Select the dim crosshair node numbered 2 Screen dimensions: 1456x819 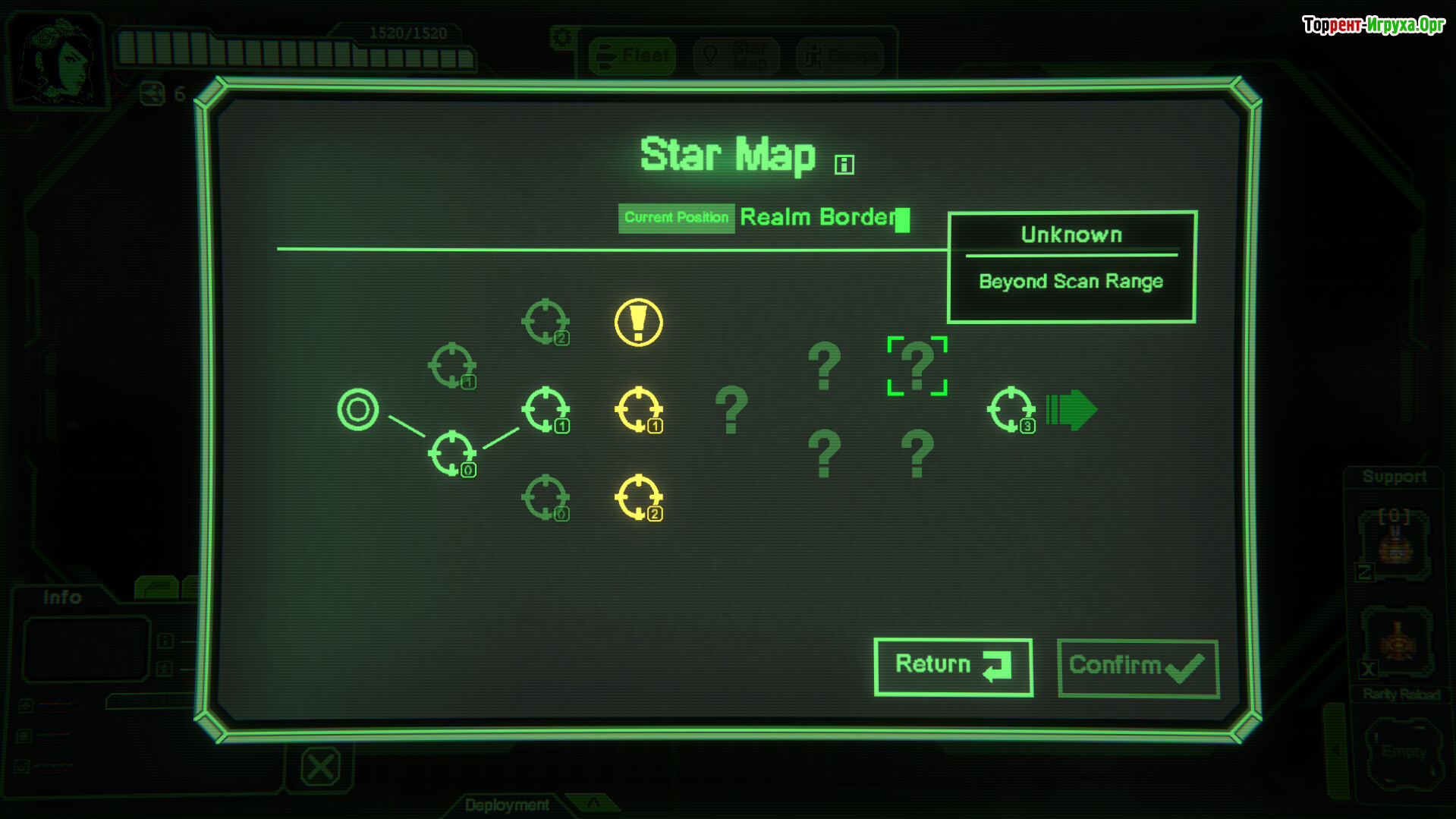click(x=545, y=322)
